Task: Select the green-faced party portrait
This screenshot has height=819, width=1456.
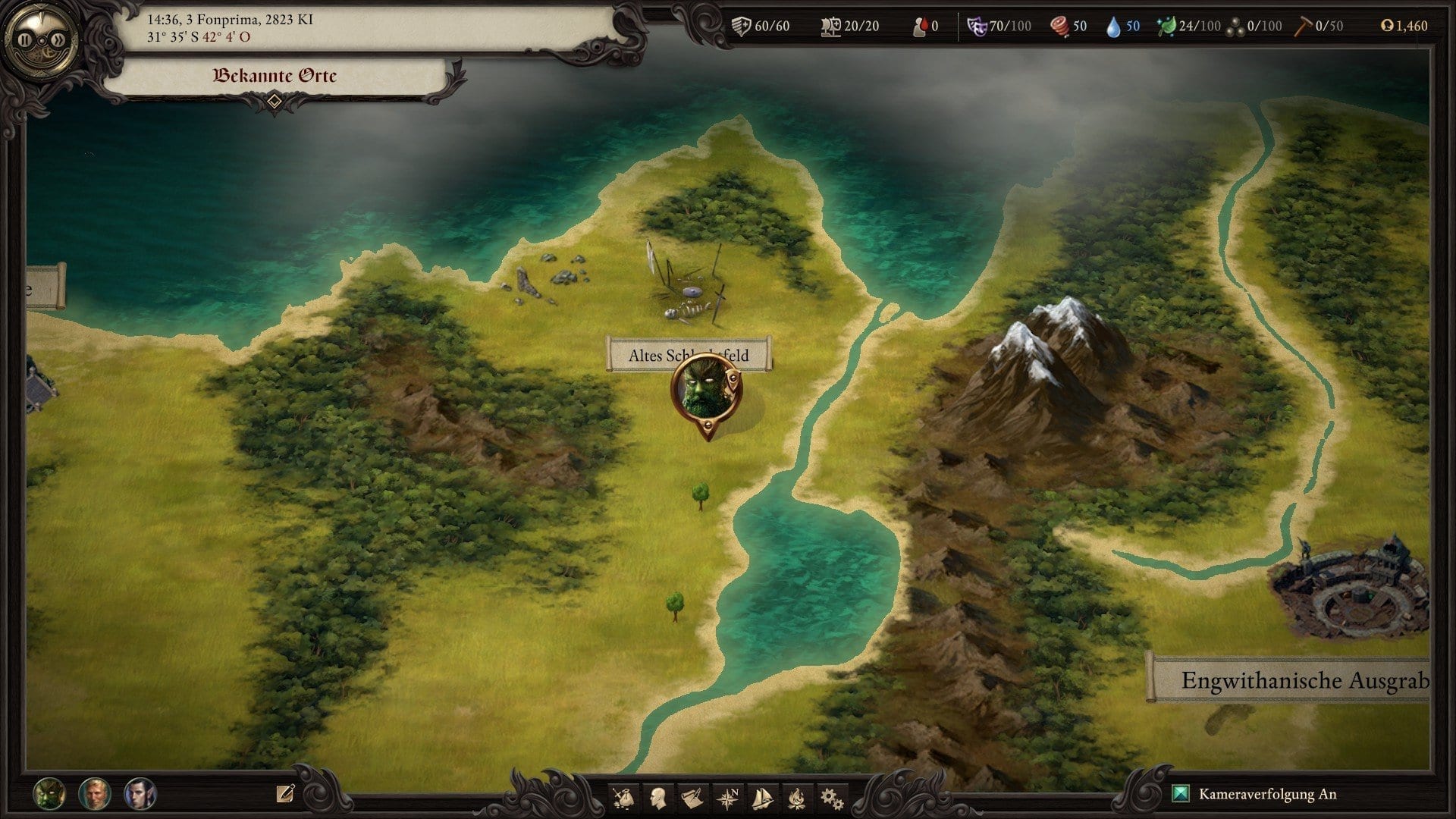Action: pyautogui.click(x=49, y=794)
